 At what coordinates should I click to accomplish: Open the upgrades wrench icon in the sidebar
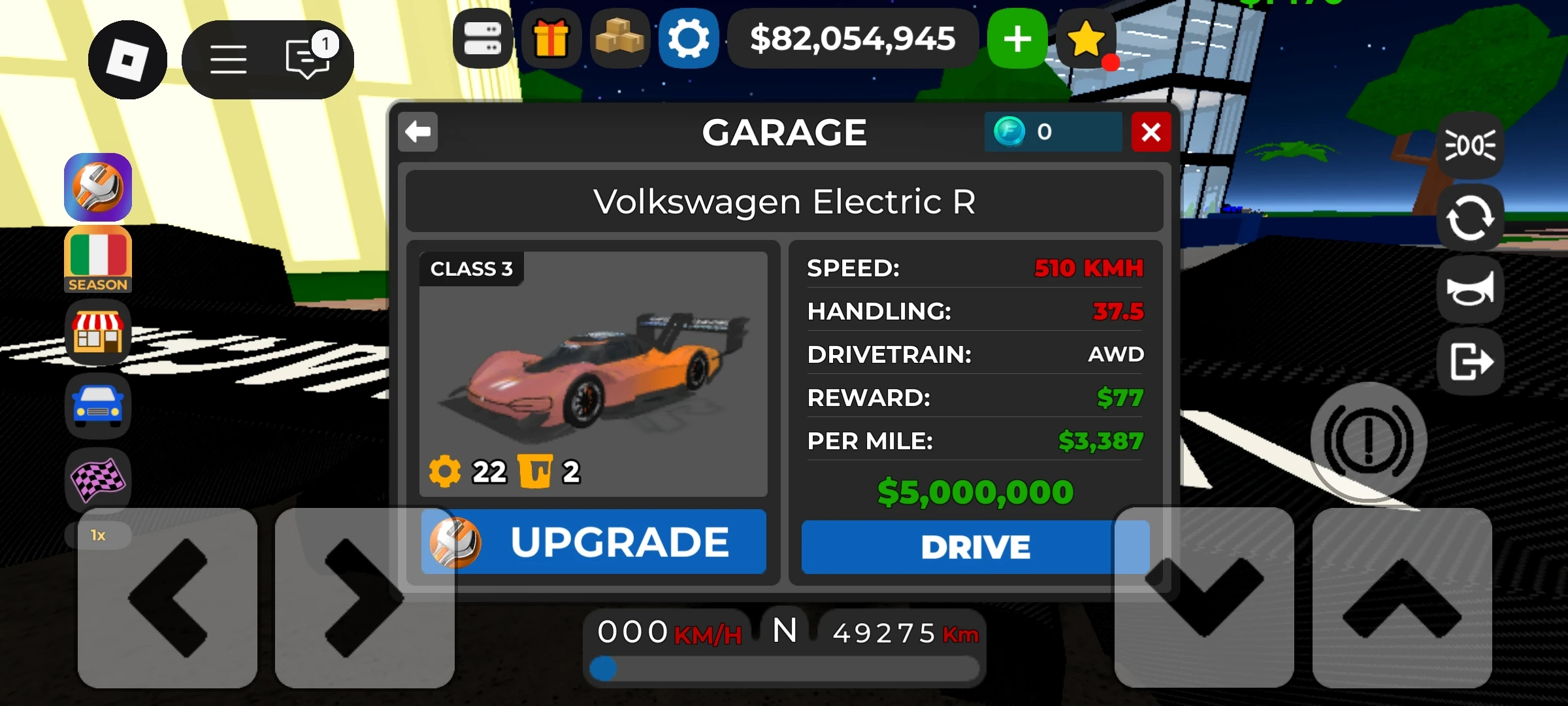point(98,188)
